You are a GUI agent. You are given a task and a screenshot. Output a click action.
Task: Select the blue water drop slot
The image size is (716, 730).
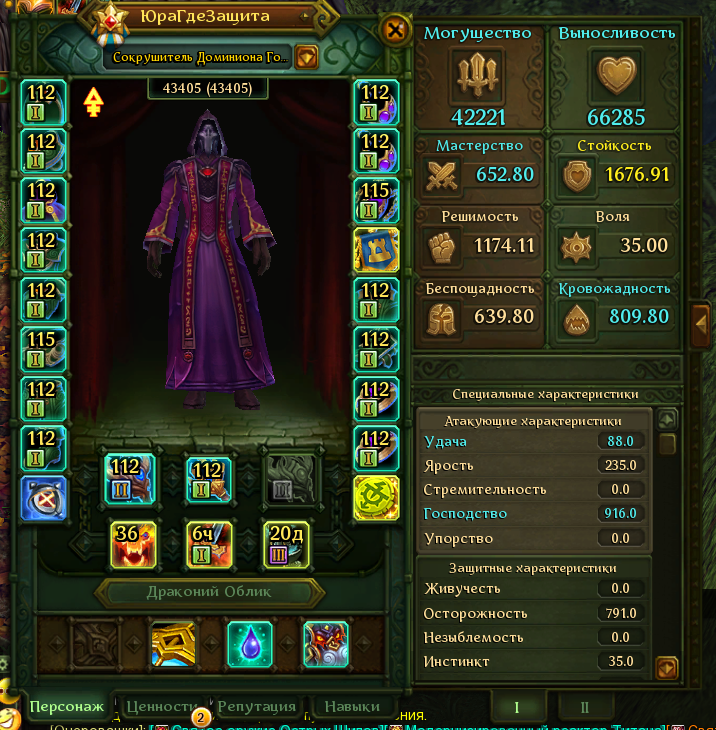pyautogui.click(x=250, y=644)
